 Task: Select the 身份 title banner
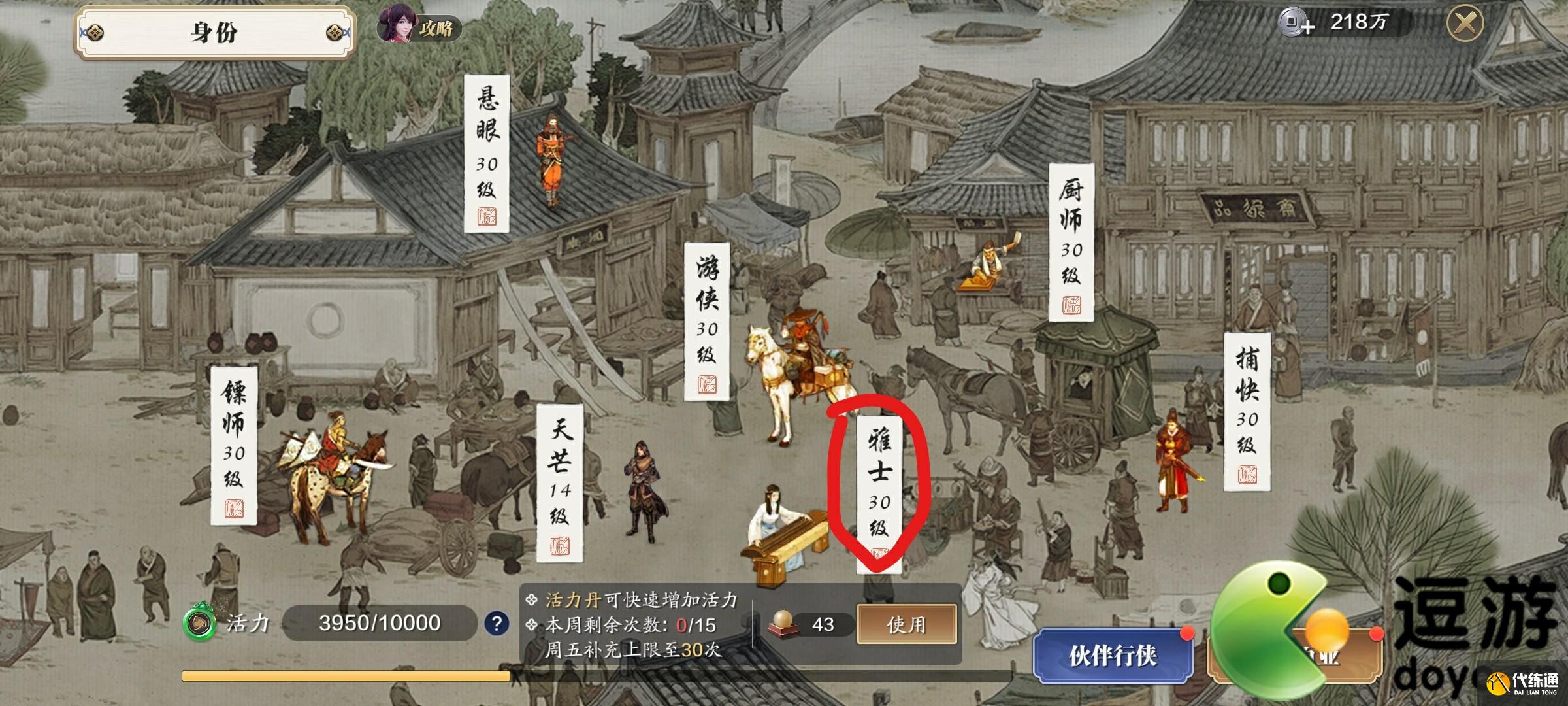[x=216, y=31]
